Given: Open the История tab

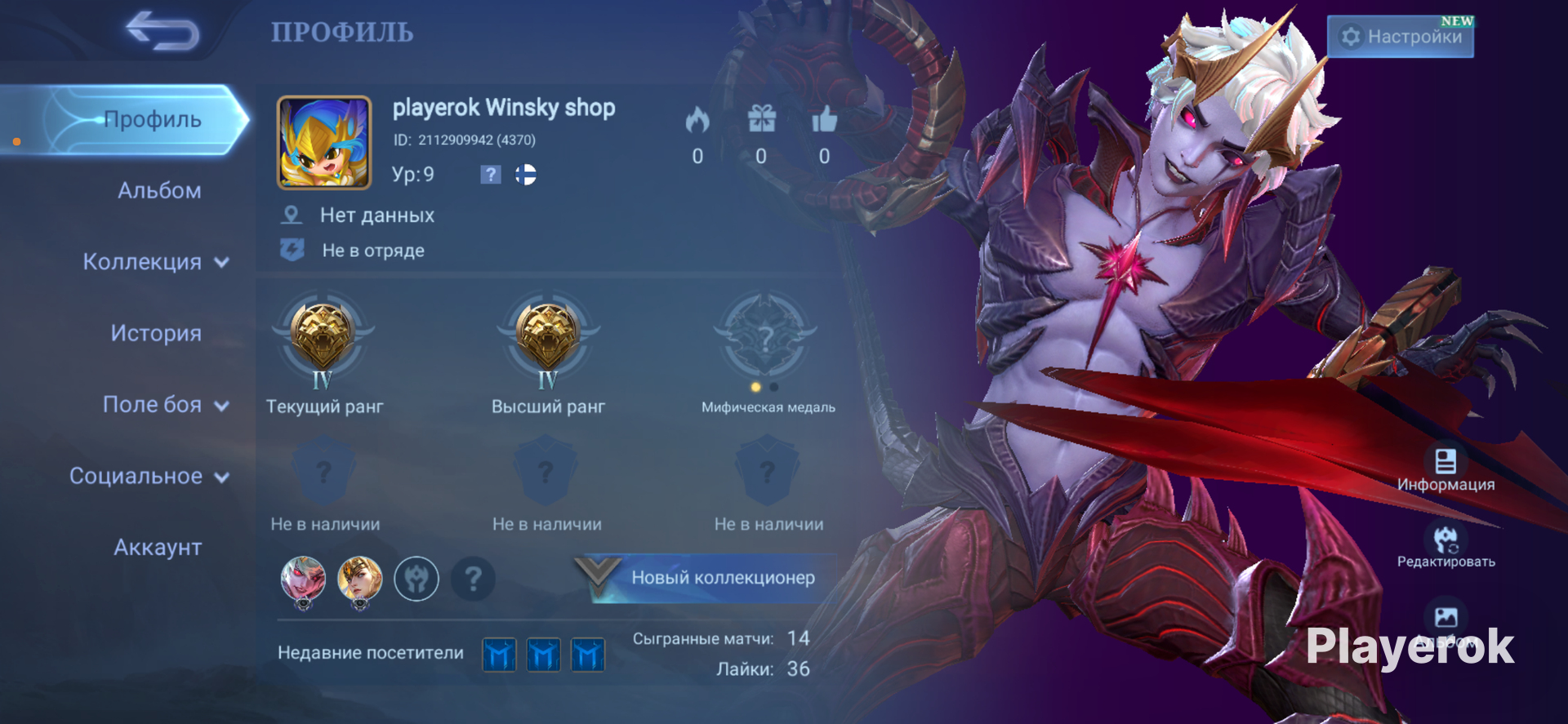Looking at the screenshot, I should [156, 333].
